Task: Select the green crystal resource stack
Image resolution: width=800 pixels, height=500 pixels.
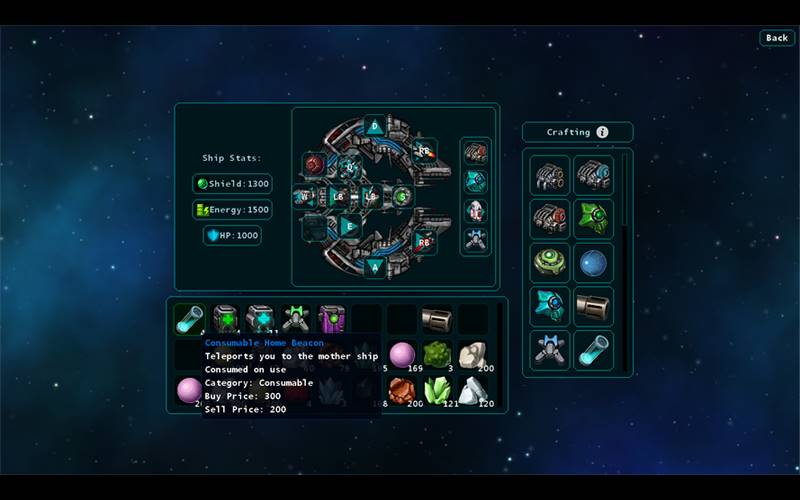Action: point(436,389)
